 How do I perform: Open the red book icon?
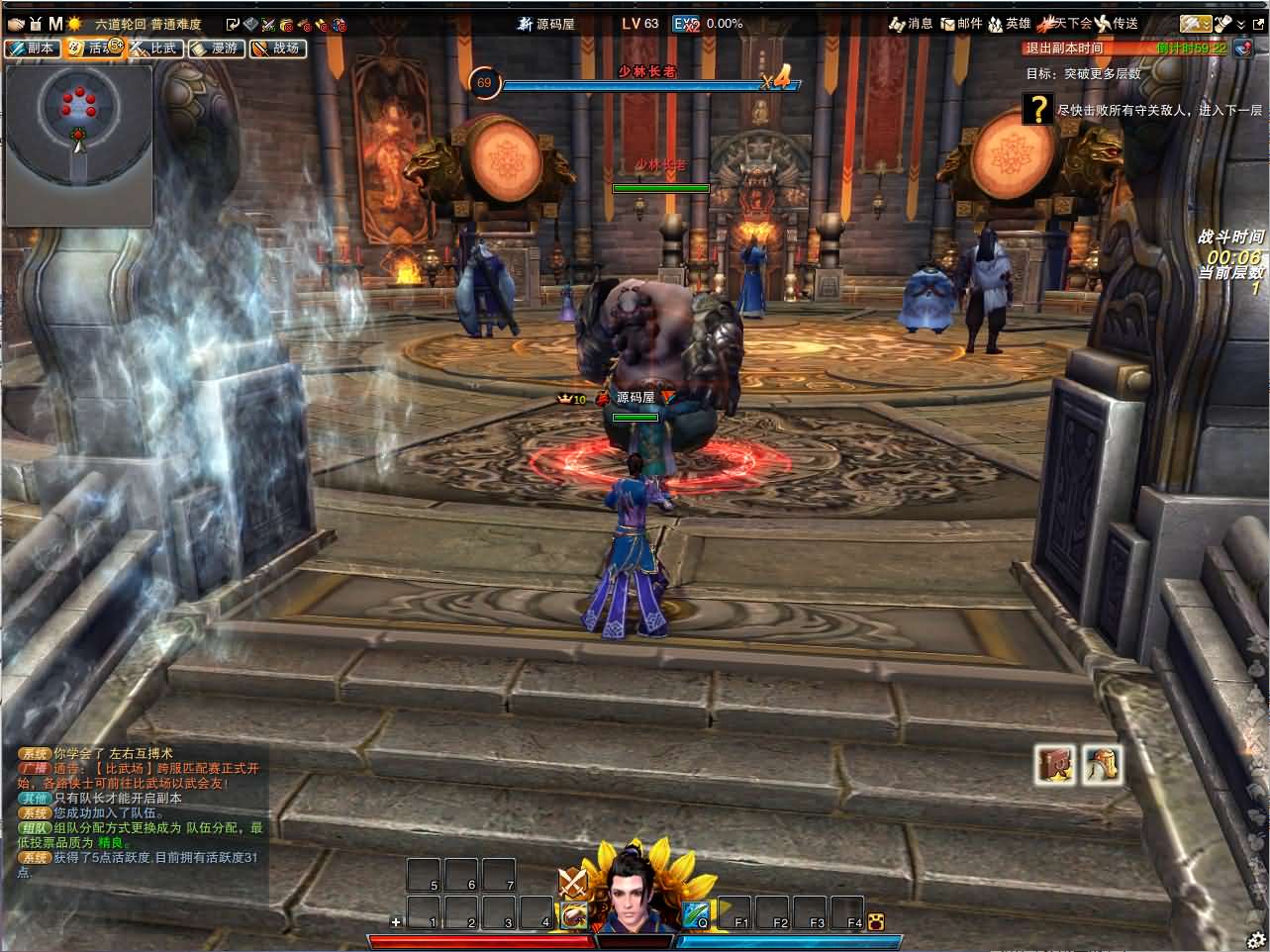(1055, 764)
